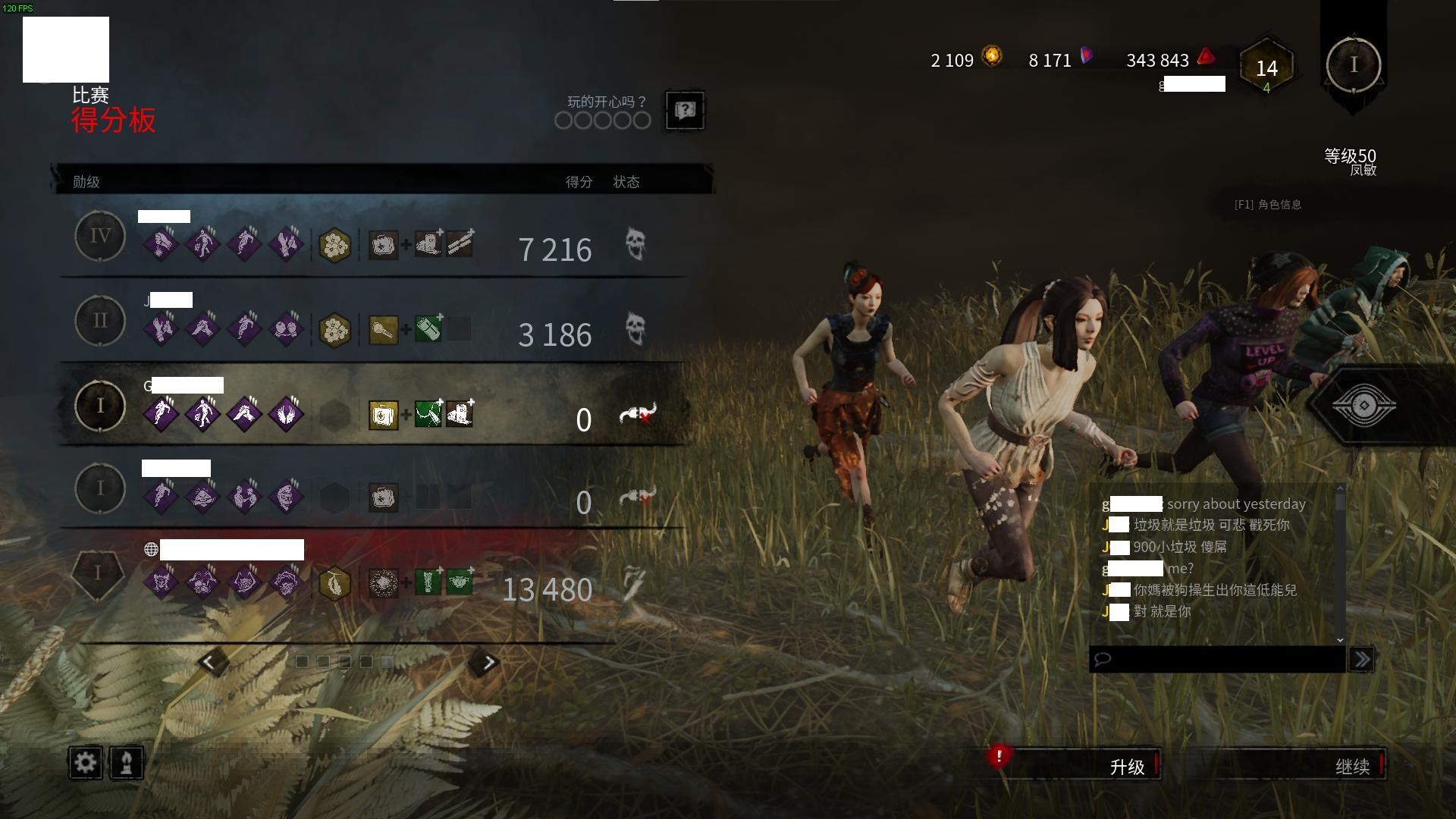Select the middle rating circle
The height and width of the screenshot is (819, 1456).
[x=602, y=121]
